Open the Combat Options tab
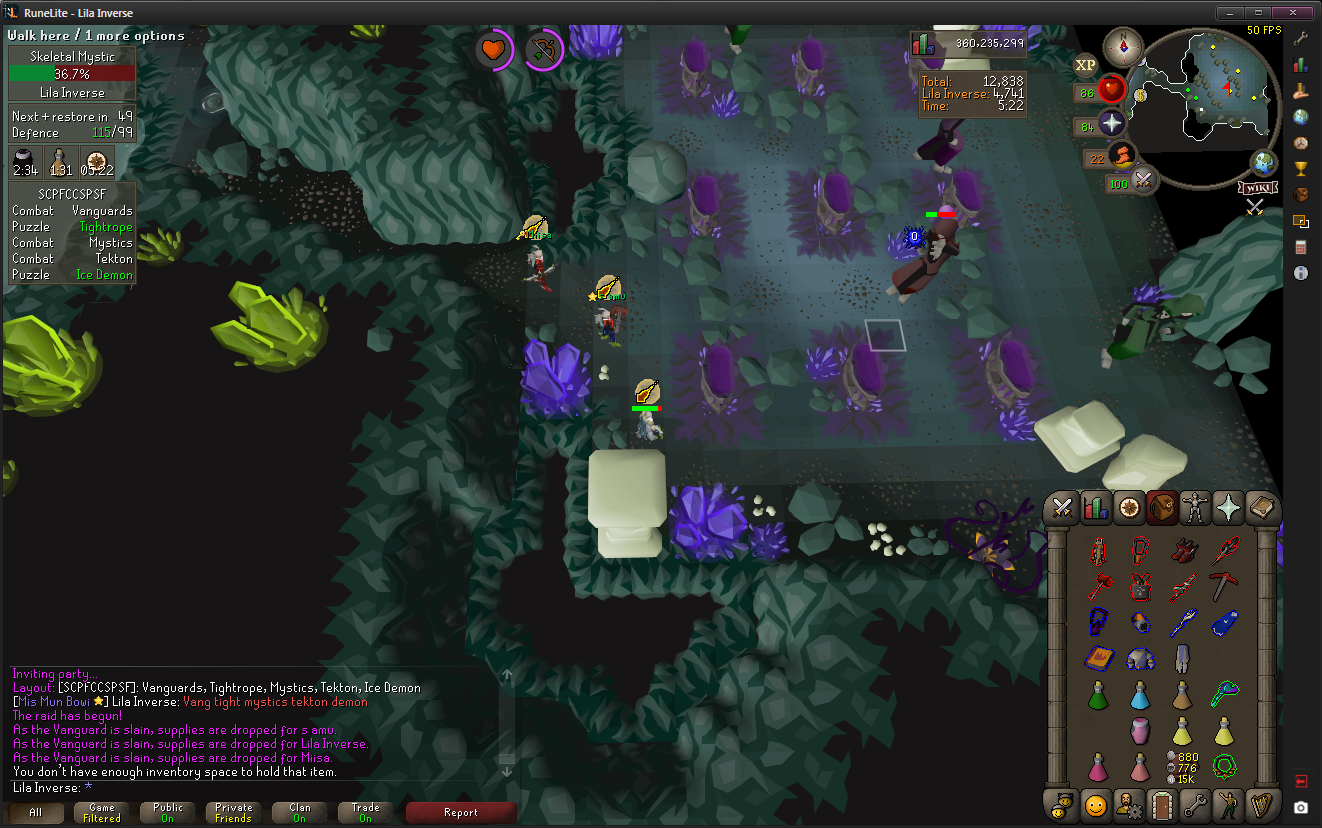The height and width of the screenshot is (828, 1322). [1062, 508]
